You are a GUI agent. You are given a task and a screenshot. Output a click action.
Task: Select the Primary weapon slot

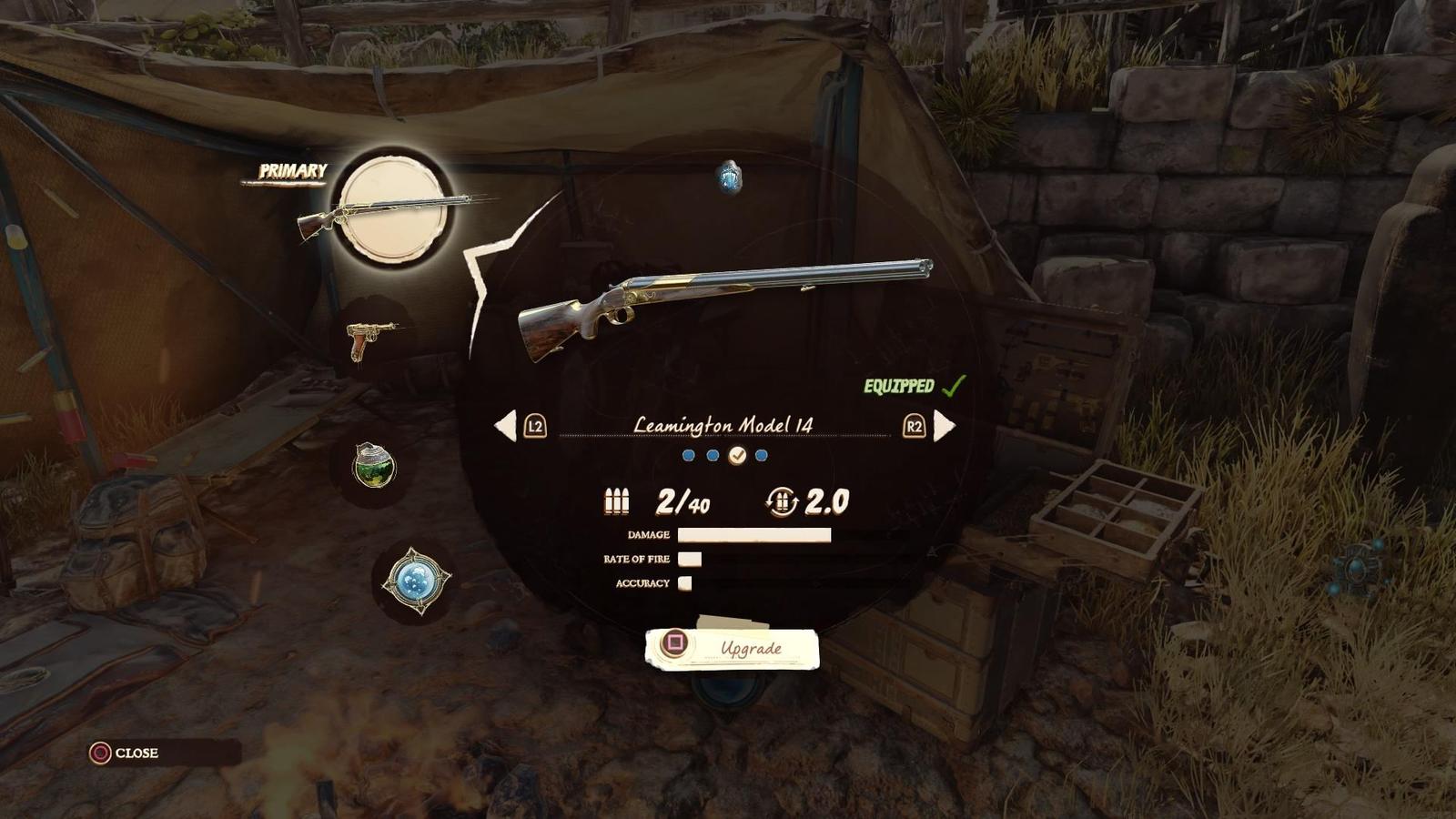coord(393,208)
